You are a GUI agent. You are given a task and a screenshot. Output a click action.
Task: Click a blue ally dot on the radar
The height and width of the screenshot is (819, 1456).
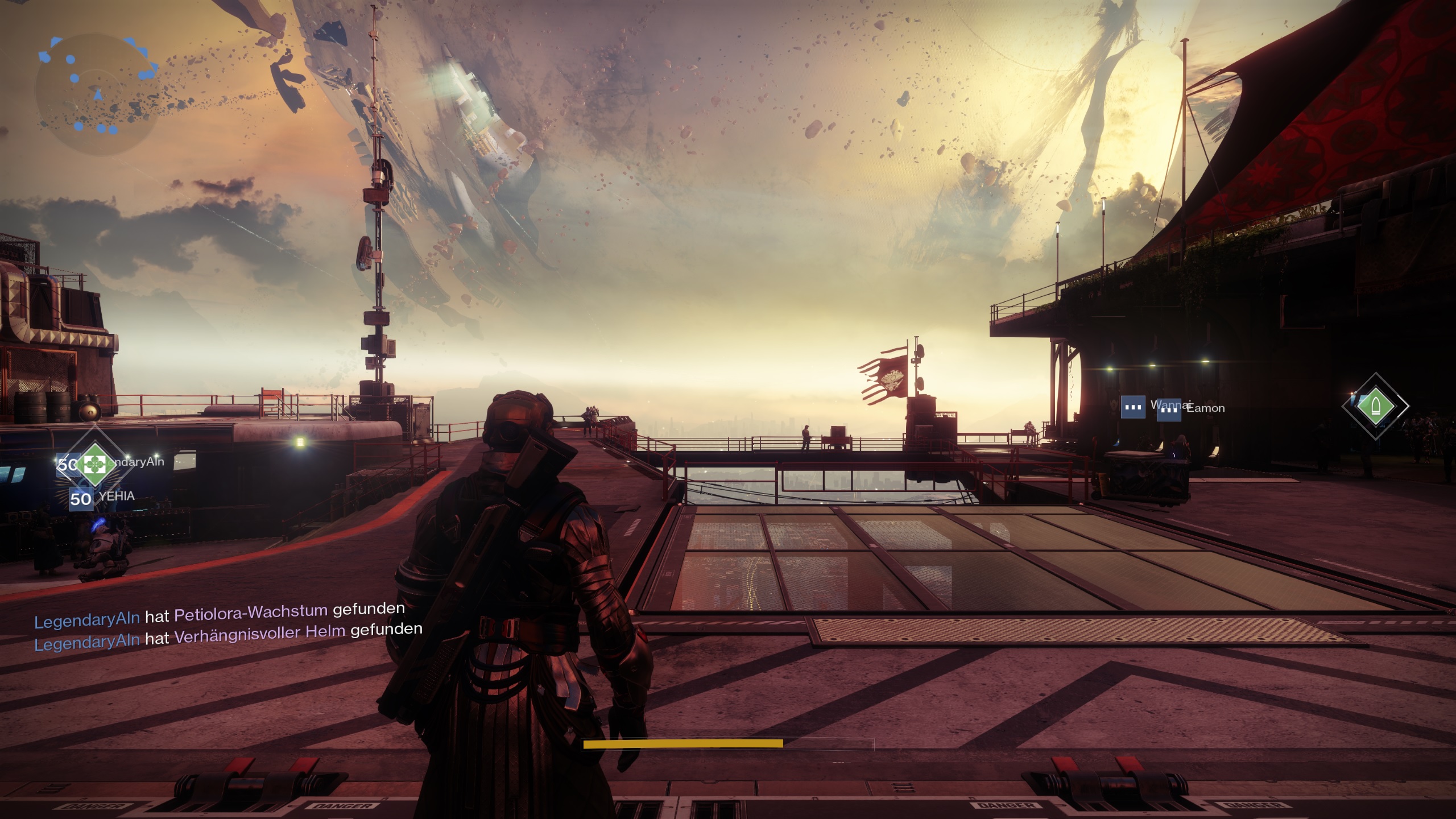pyautogui.click(x=71, y=59)
